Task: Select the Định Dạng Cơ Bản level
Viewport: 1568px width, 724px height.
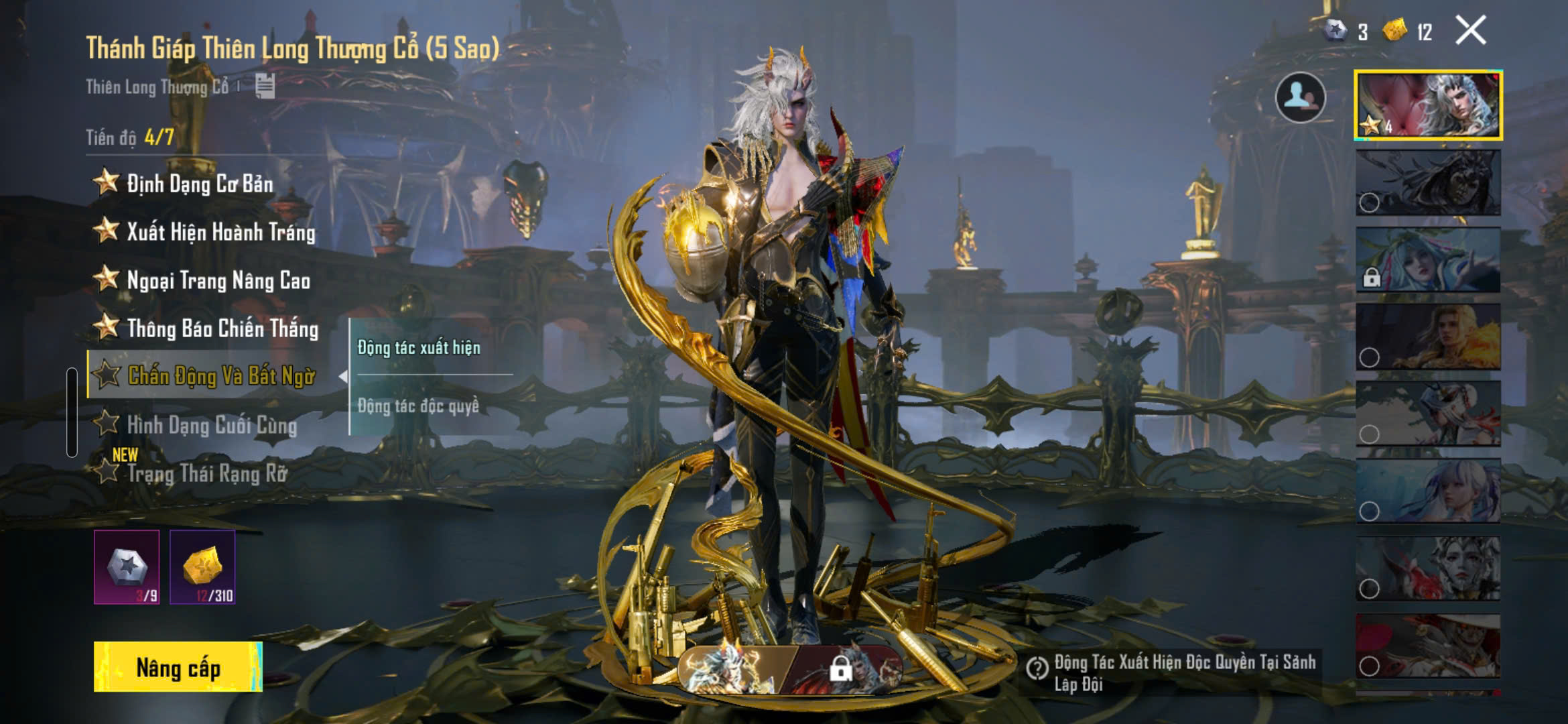Action: [200, 183]
